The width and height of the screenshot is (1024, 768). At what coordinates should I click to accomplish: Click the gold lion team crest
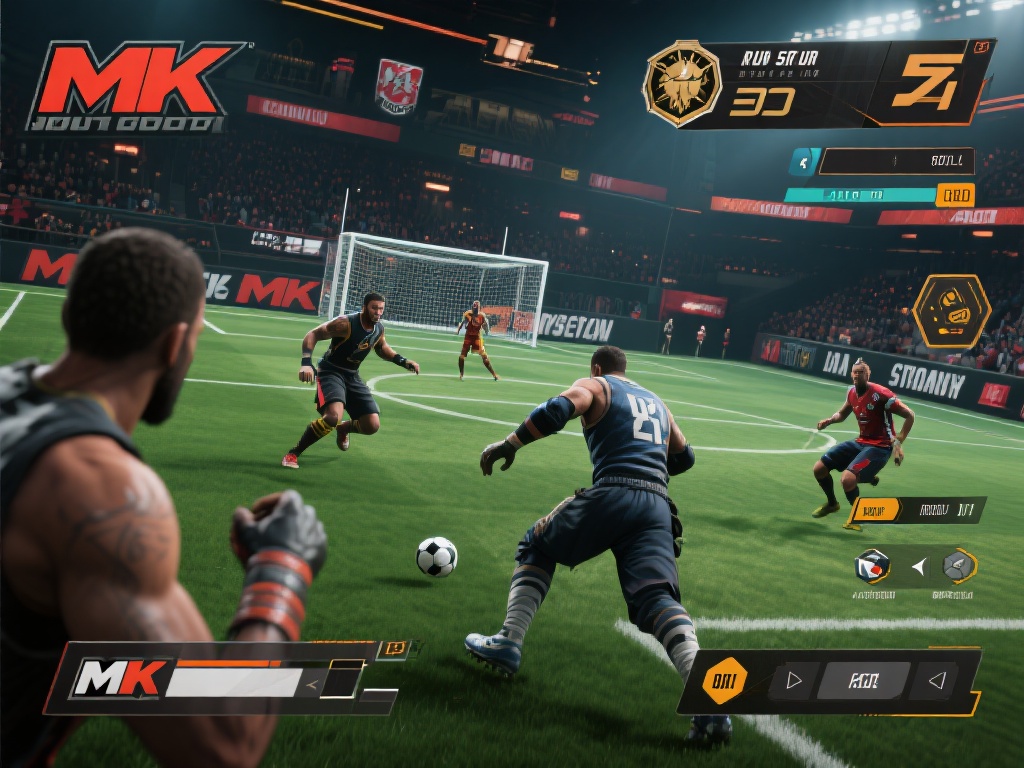(x=682, y=83)
